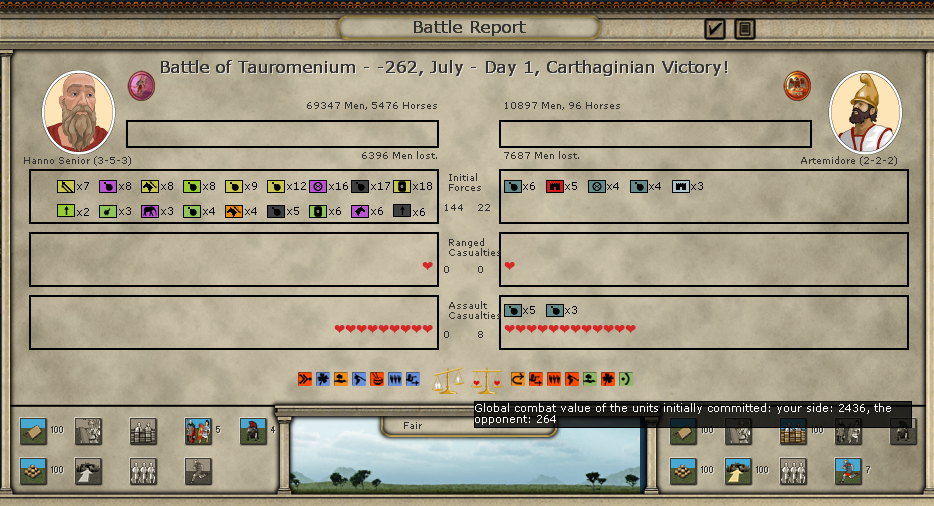934x506 pixels.
Task: Select Hanno Senior's commander portrait
Action: 78,111
